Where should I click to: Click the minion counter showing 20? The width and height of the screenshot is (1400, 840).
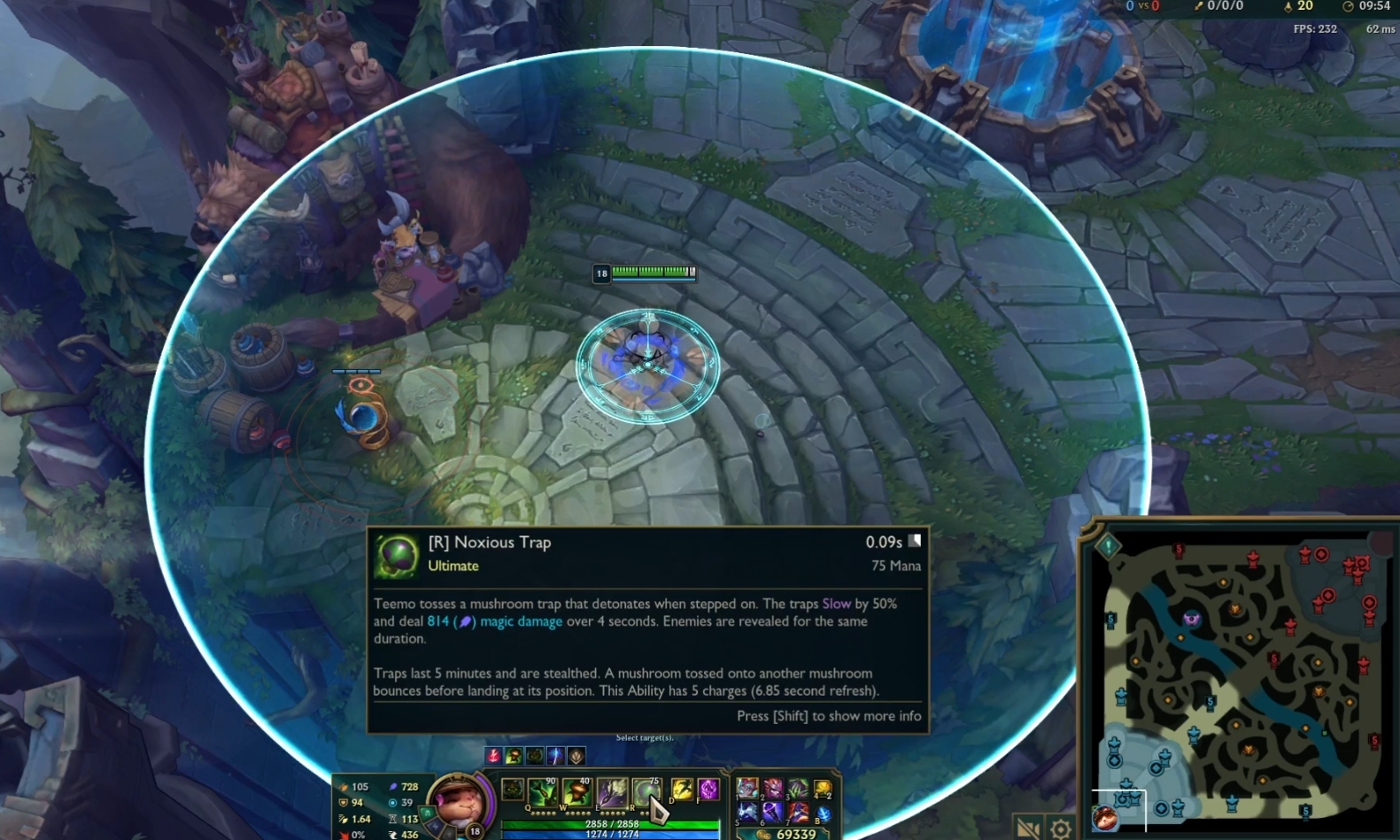[1303, 6]
